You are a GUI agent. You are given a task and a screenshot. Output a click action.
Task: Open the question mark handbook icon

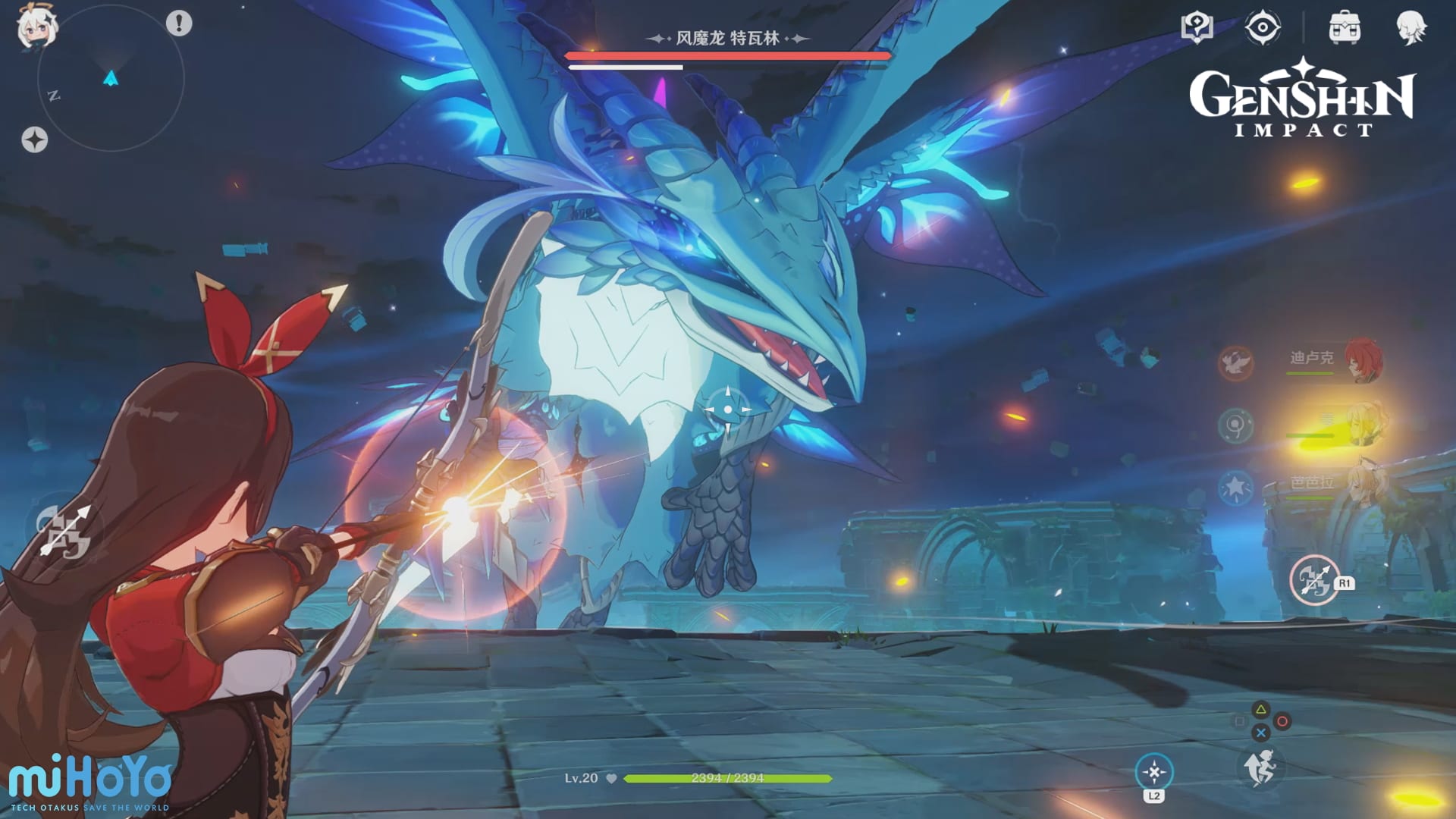pyautogui.click(x=1197, y=28)
